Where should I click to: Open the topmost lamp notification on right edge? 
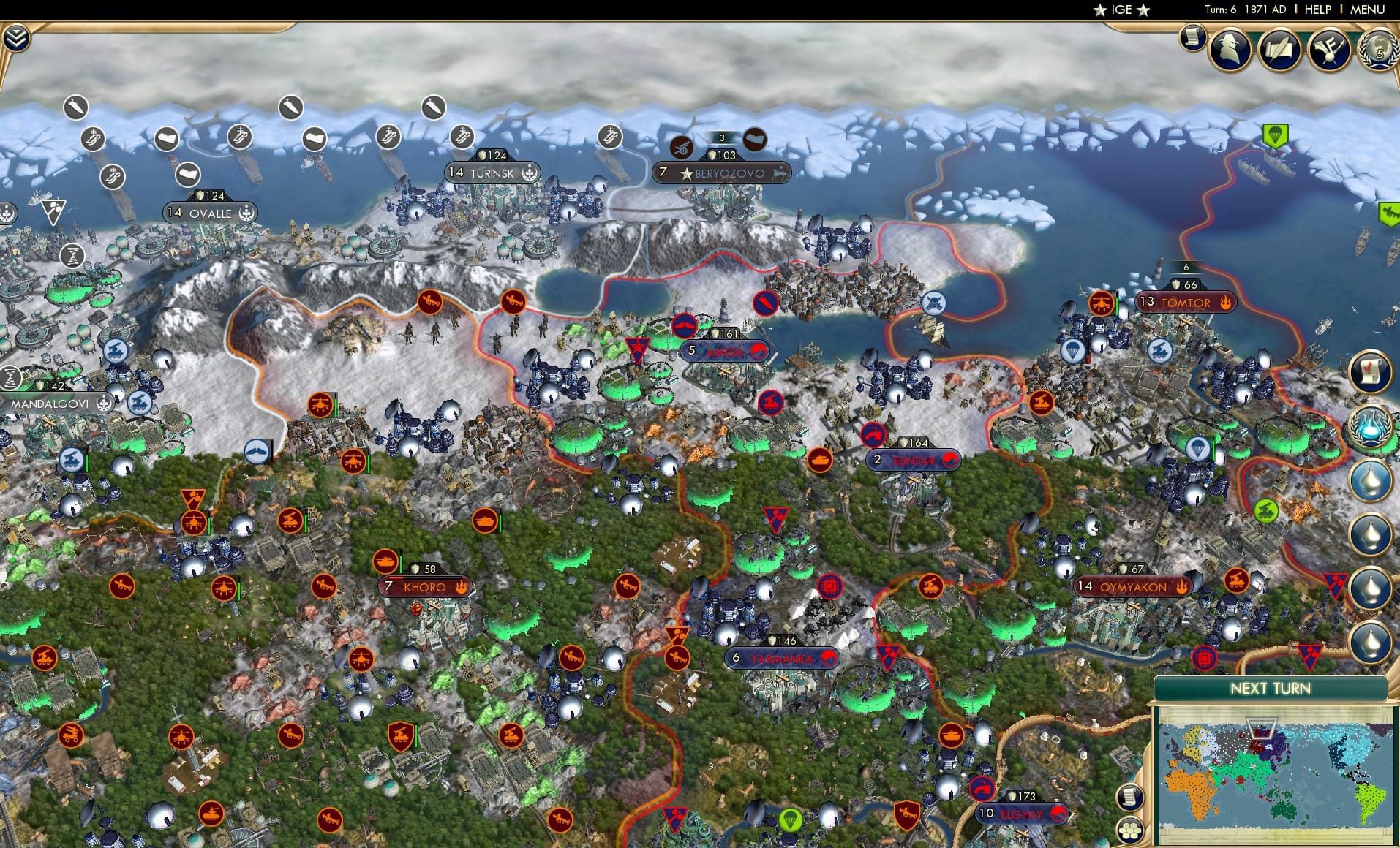(x=1369, y=478)
